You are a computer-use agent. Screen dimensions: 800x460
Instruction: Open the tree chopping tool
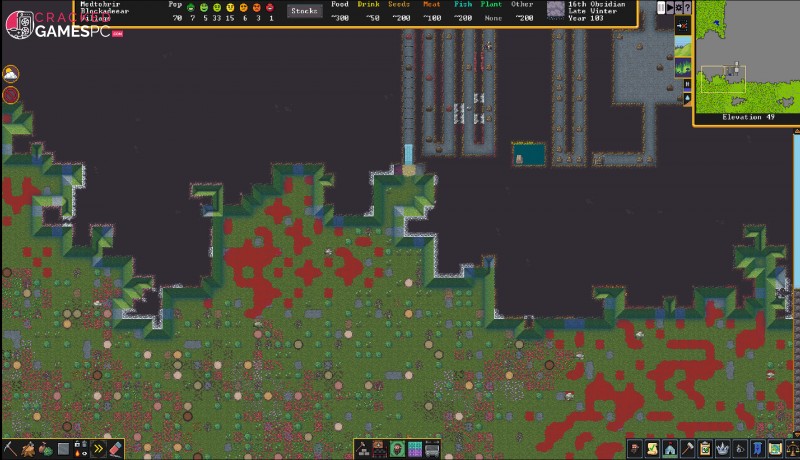tap(27, 449)
